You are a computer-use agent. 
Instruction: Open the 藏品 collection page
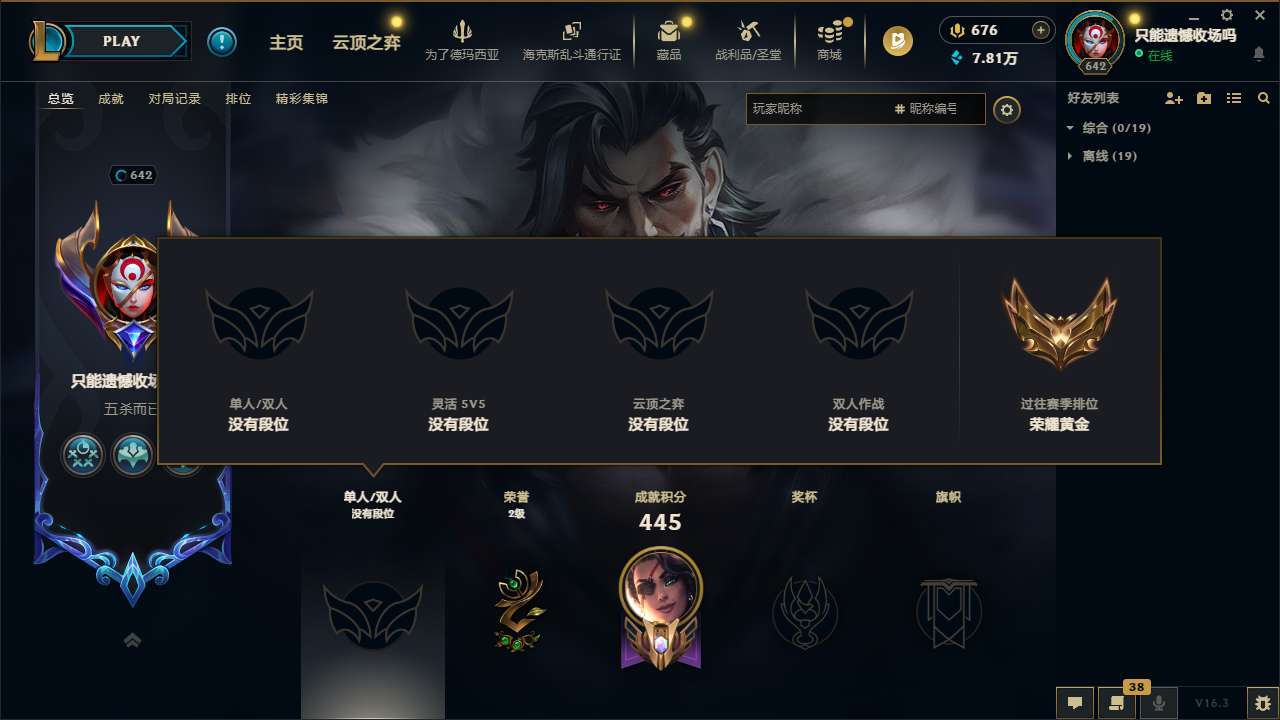668,41
